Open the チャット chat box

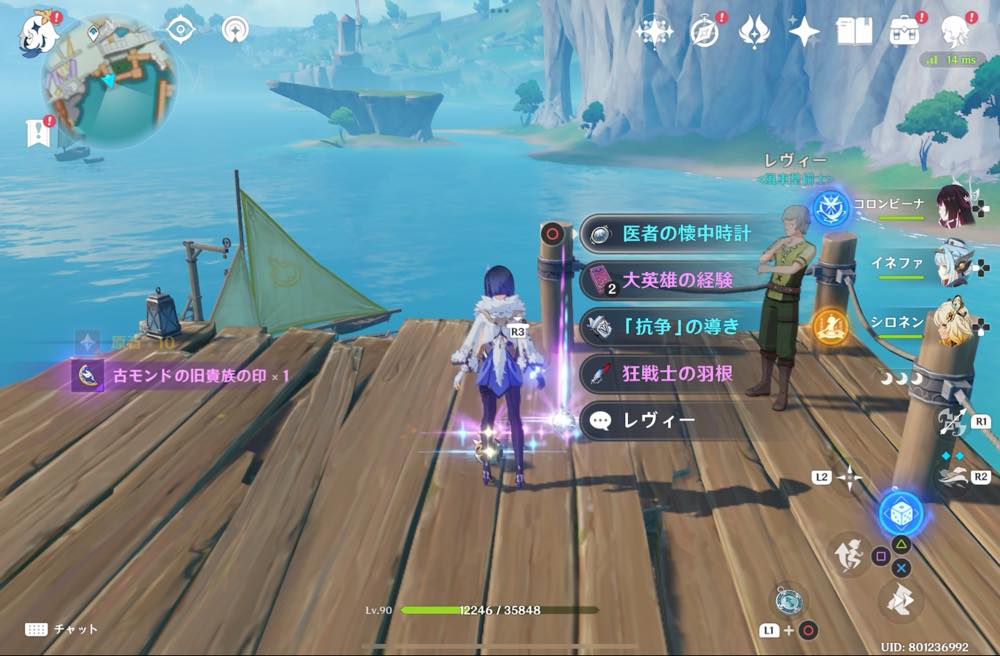[62, 629]
